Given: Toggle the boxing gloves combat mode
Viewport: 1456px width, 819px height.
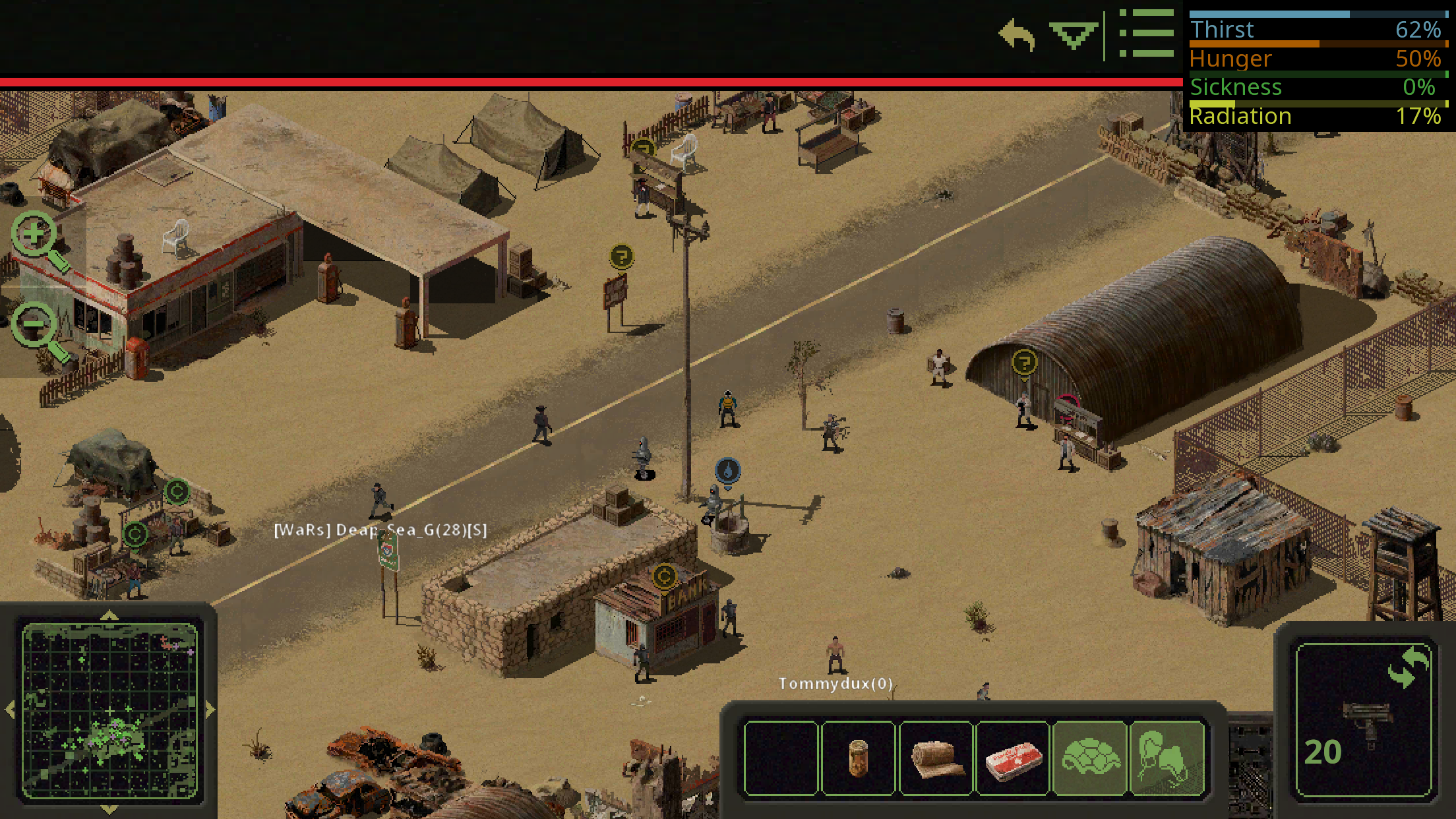Looking at the screenshot, I should point(1167,758).
